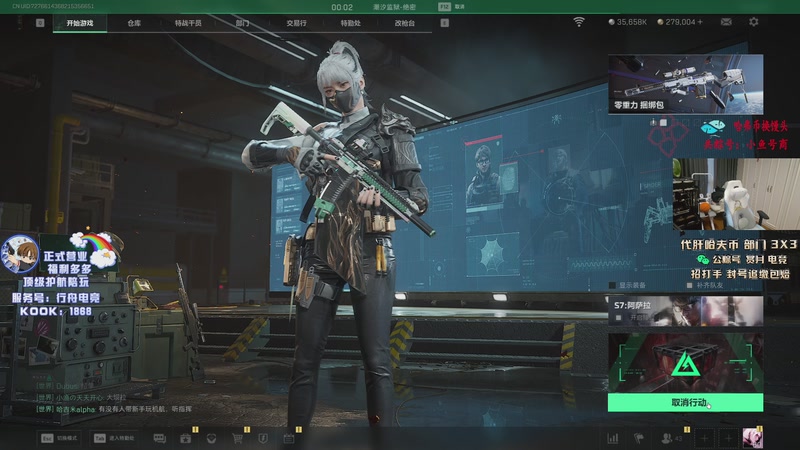800x450 pixels.
Task: Open the 交易行 trading house tab
Action: click(x=296, y=22)
